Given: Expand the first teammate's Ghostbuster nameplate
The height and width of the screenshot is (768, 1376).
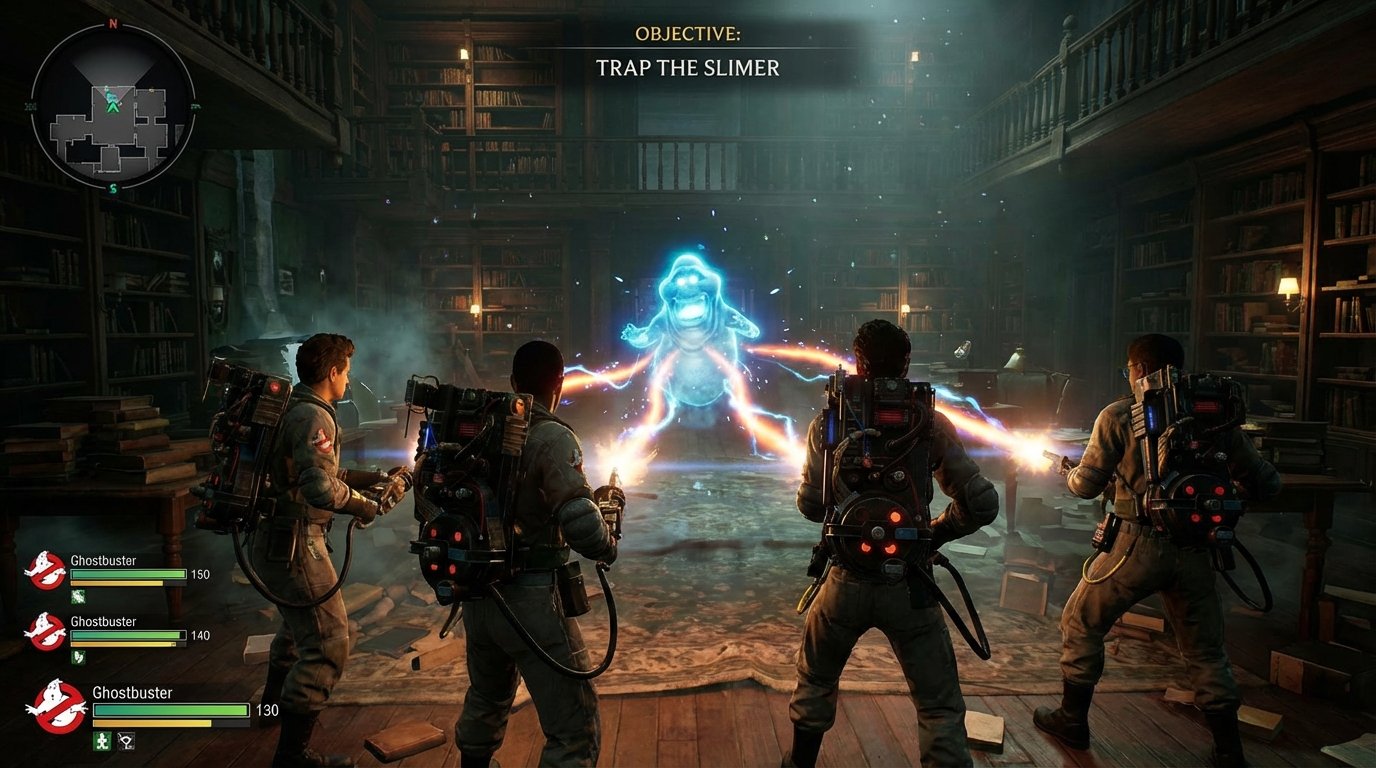Looking at the screenshot, I should [x=103, y=561].
